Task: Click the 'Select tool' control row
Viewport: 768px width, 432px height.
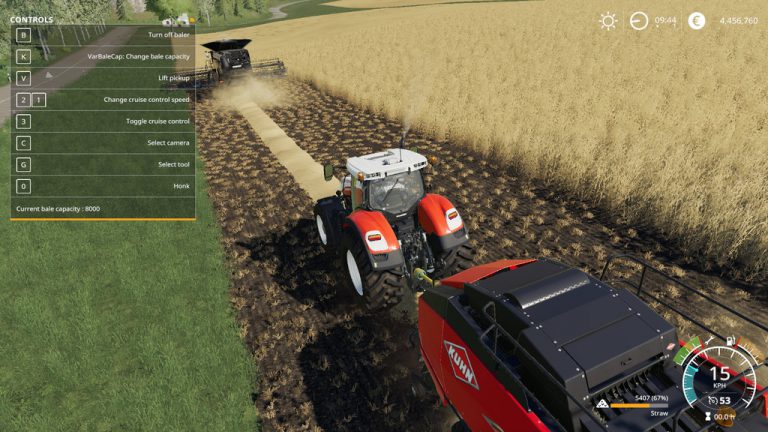Action: point(103,164)
